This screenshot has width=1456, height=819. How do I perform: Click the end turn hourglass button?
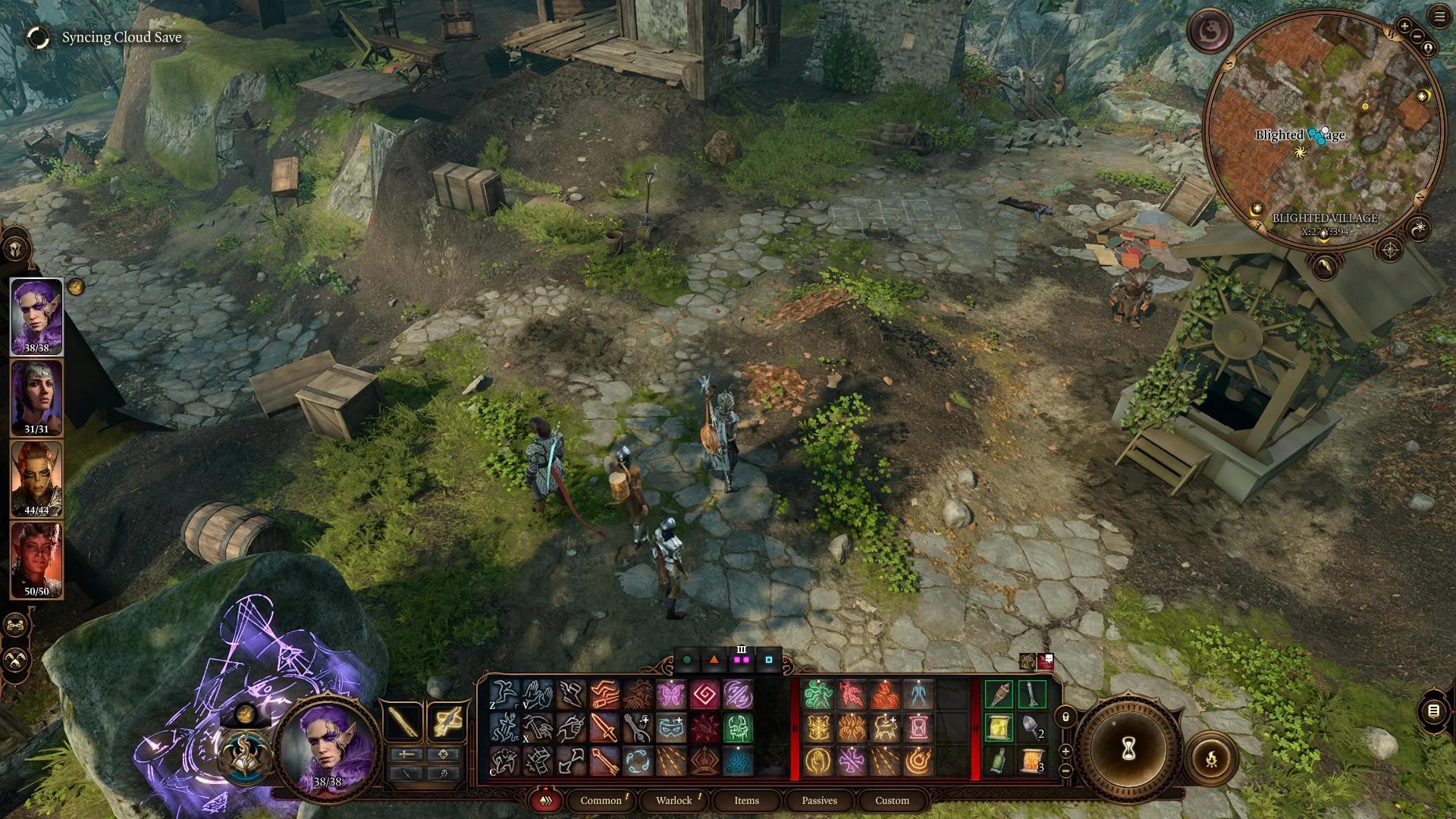click(1128, 749)
